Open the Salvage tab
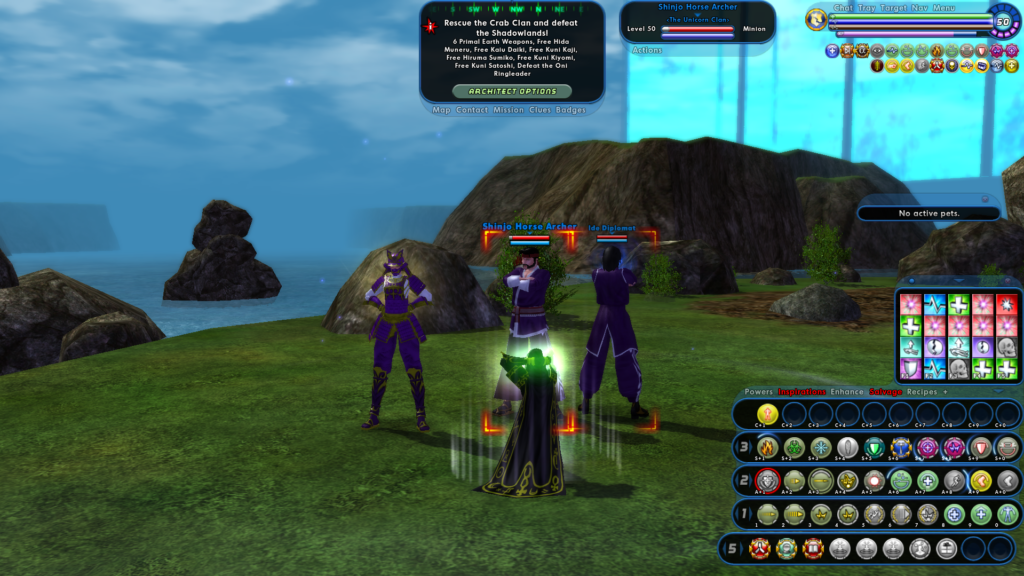Screen dimensions: 1024x576 [x=885, y=392]
